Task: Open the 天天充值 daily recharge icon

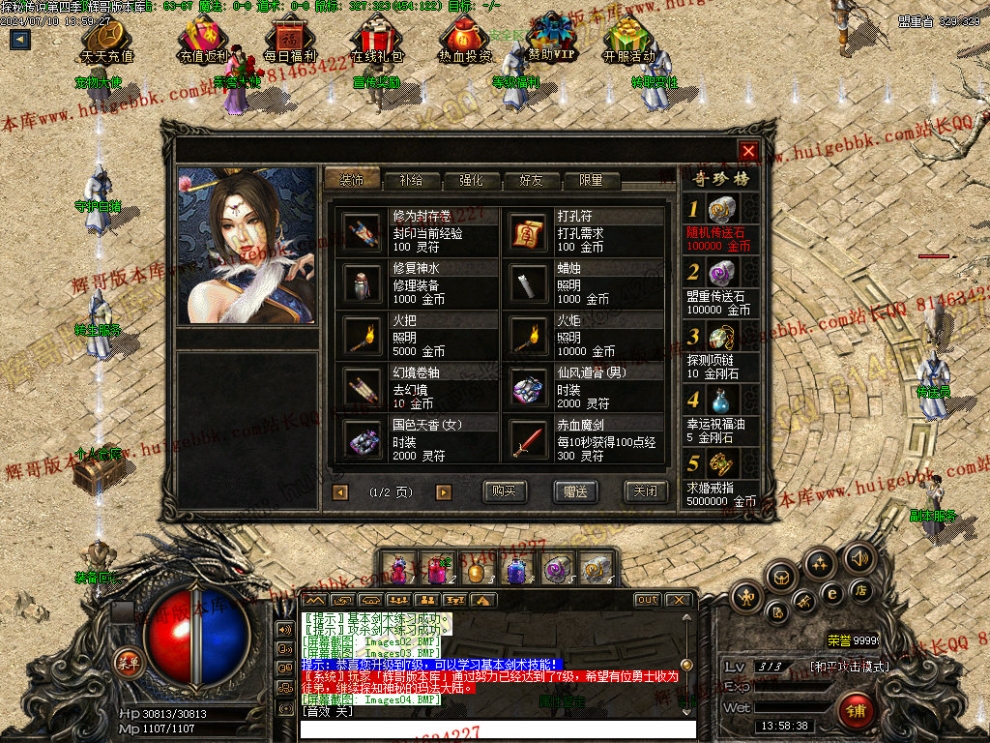Action: point(107,40)
